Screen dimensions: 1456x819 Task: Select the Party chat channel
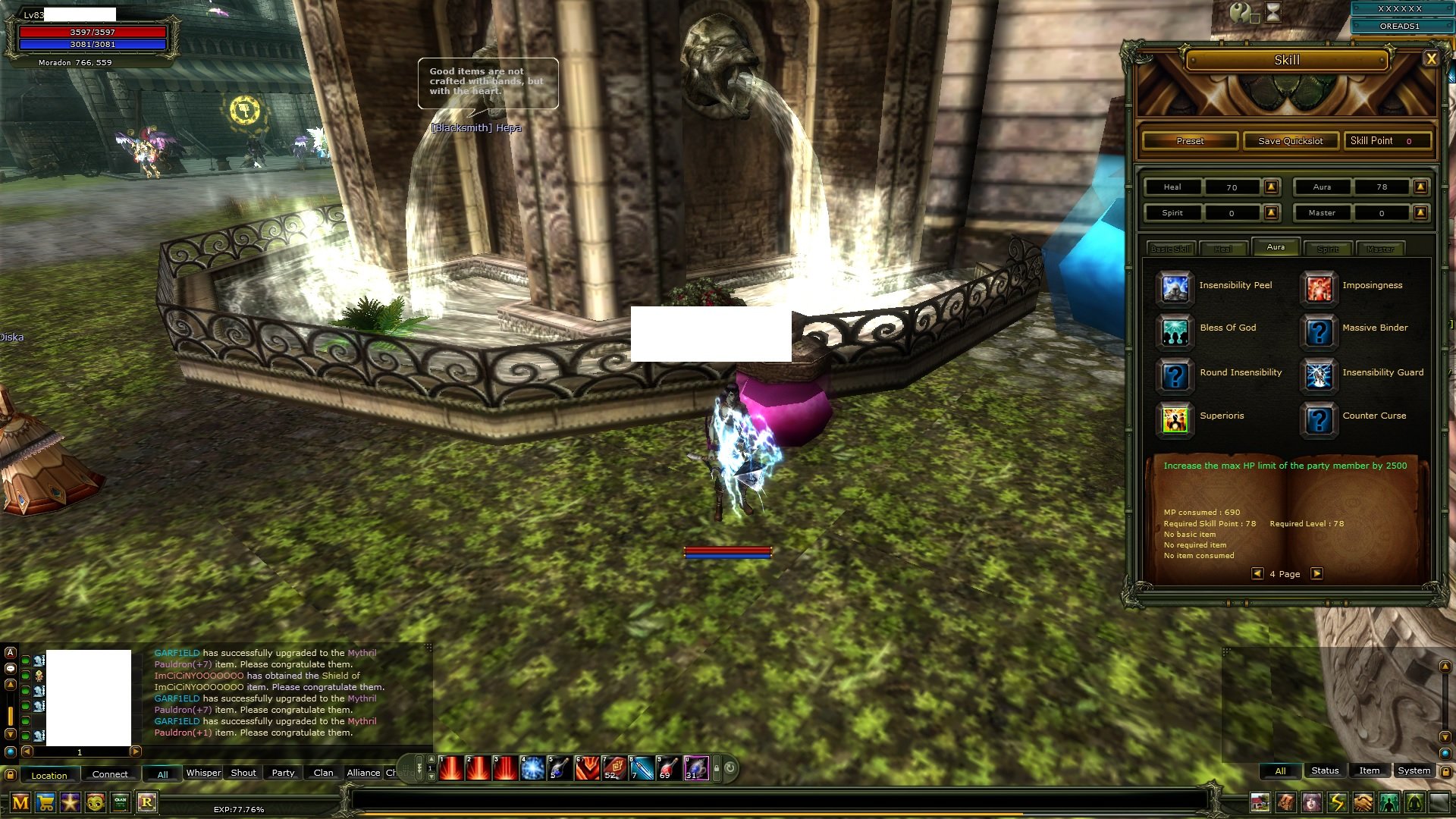pyautogui.click(x=283, y=773)
